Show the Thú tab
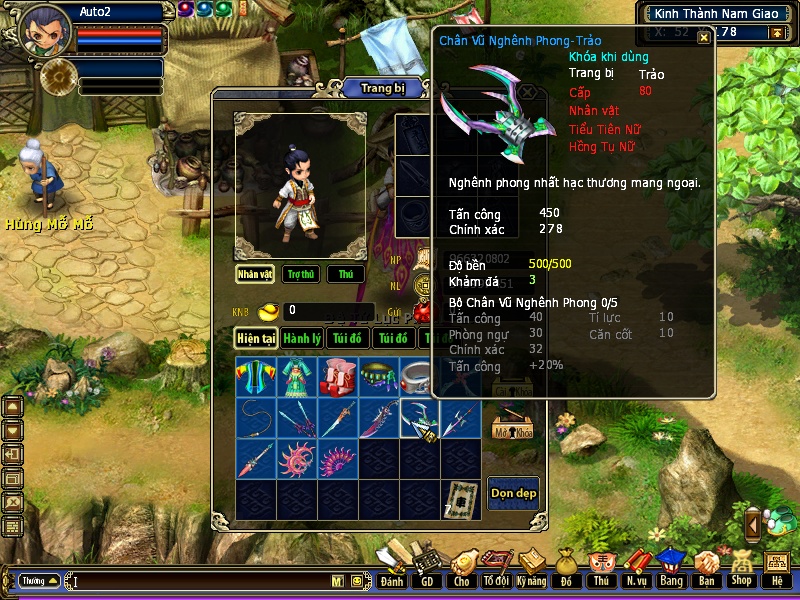The width and height of the screenshot is (800, 600). 345,274
